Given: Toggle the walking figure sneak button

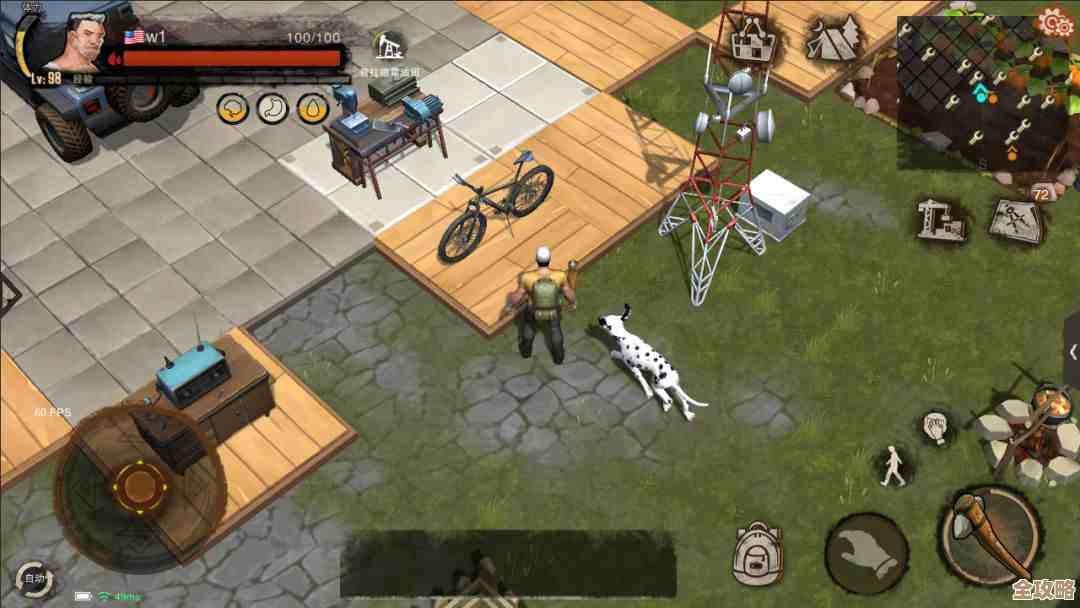Looking at the screenshot, I should (892, 467).
